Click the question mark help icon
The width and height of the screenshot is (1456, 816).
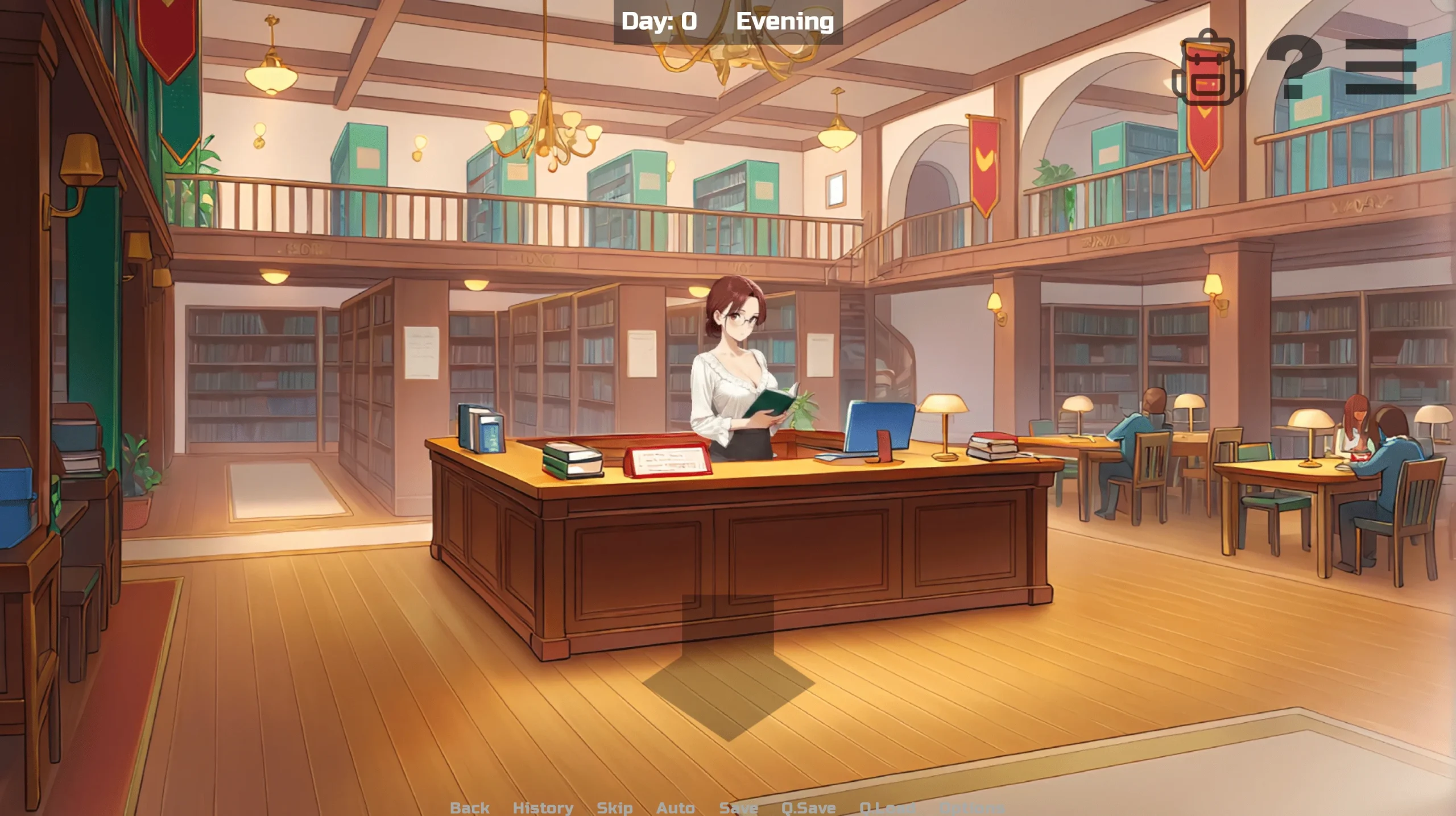pyautogui.click(x=1293, y=67)
